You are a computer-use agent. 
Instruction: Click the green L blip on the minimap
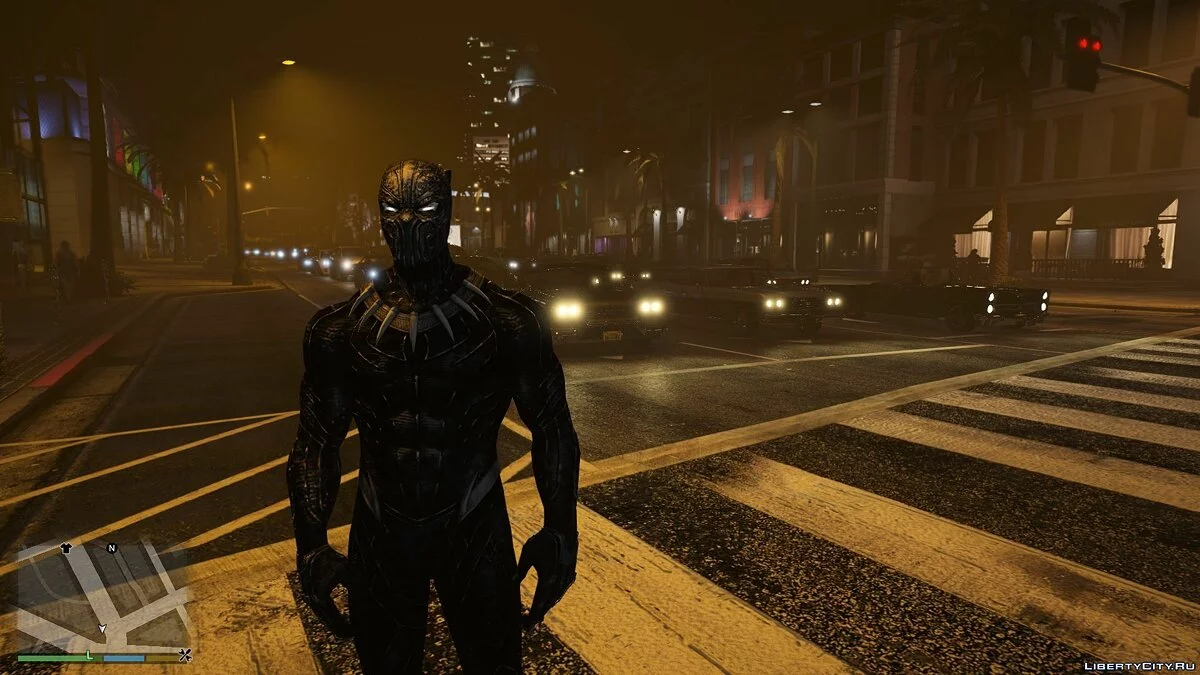point(89,655)
